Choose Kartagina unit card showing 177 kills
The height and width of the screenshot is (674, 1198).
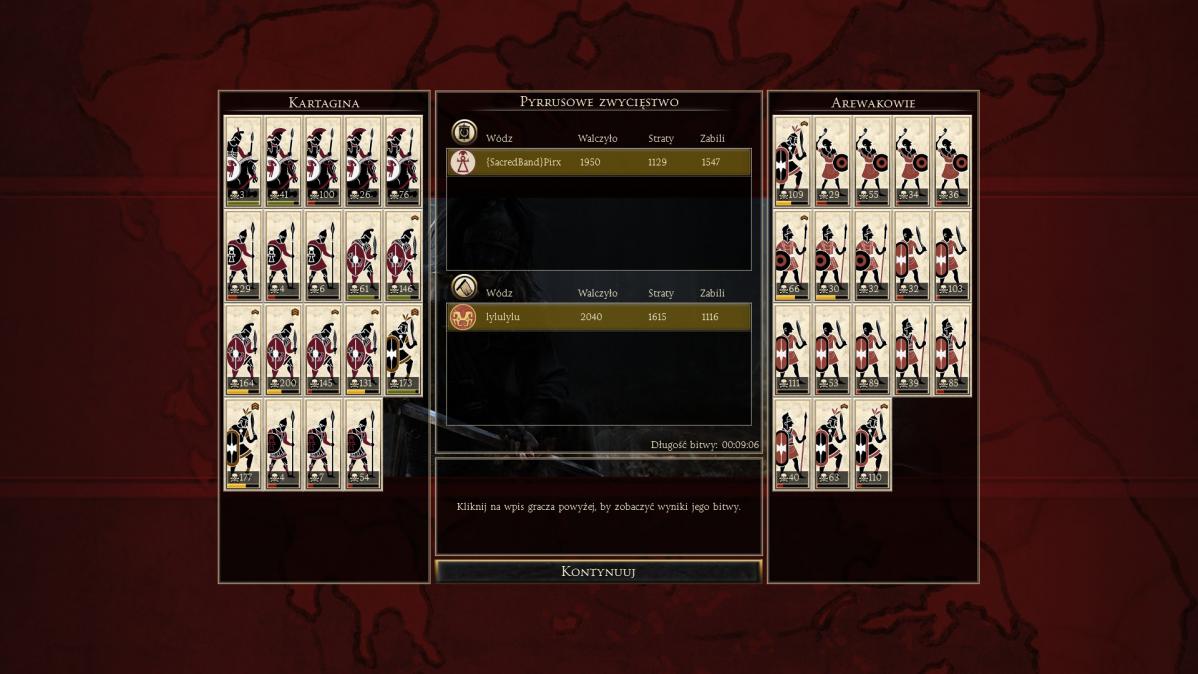coord(243,444)
